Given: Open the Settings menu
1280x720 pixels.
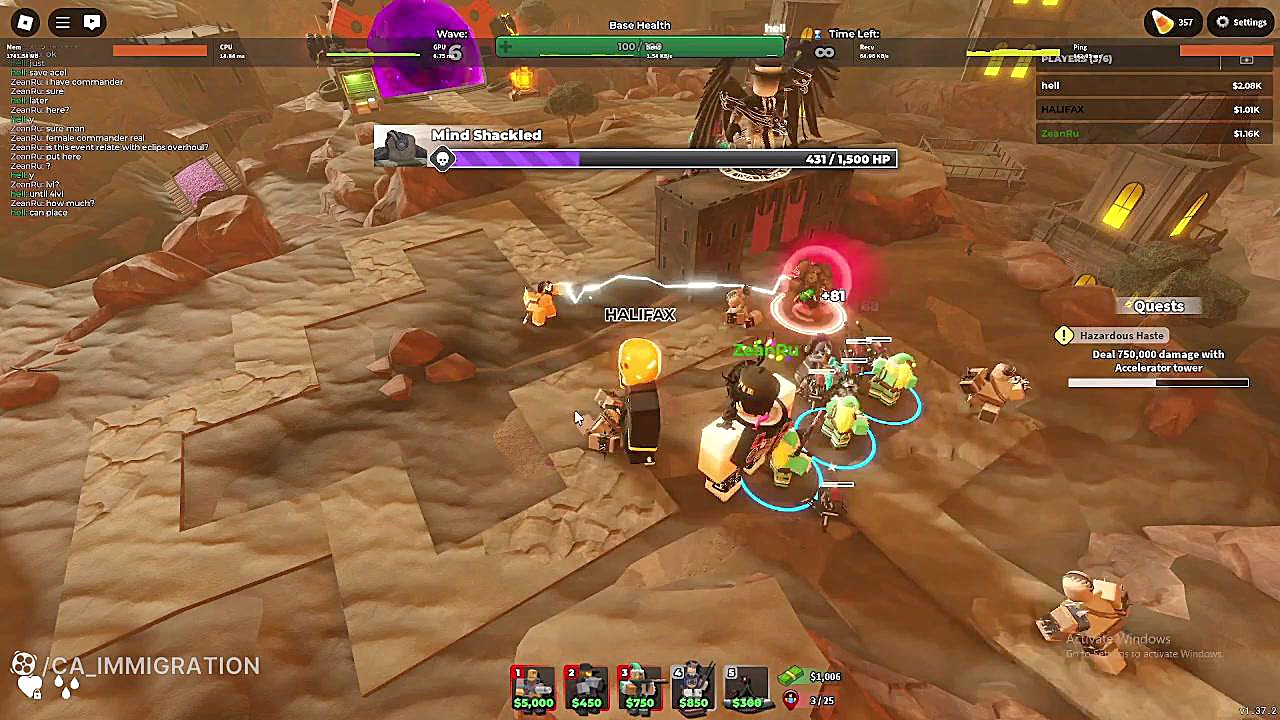Looking at the screenshot, I should tap(1241, 22).
